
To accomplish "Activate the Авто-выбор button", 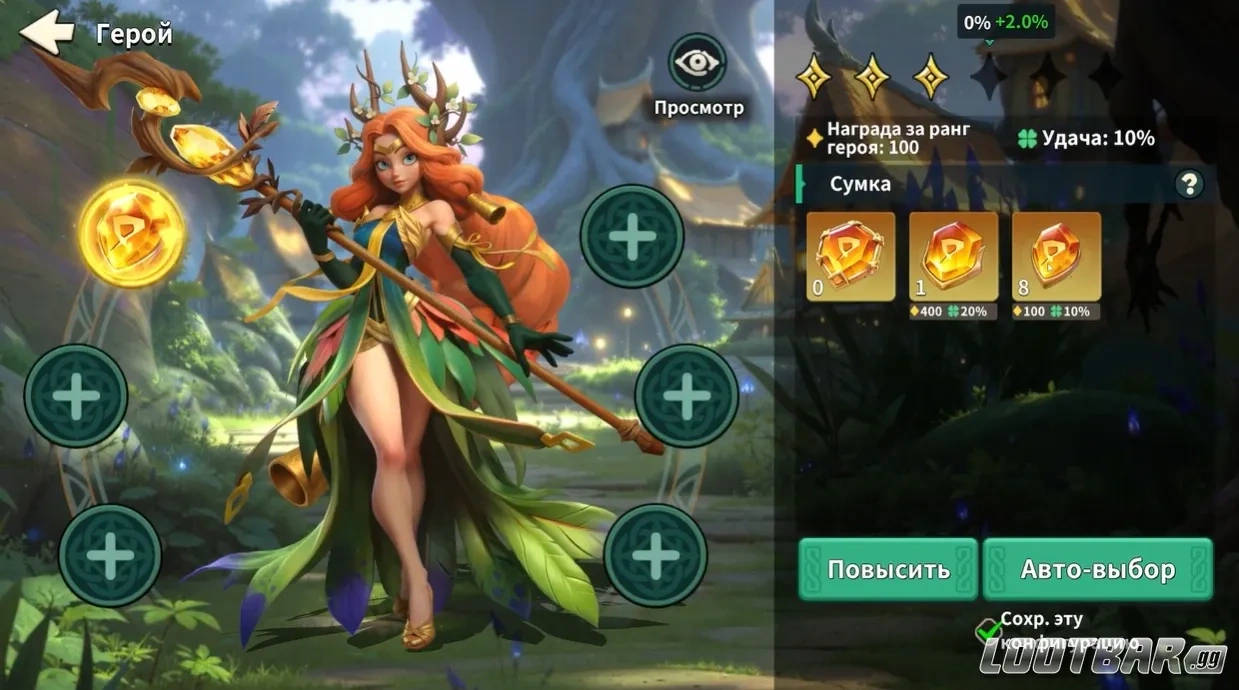I will pyautogui.click(x=1097, y=569).
